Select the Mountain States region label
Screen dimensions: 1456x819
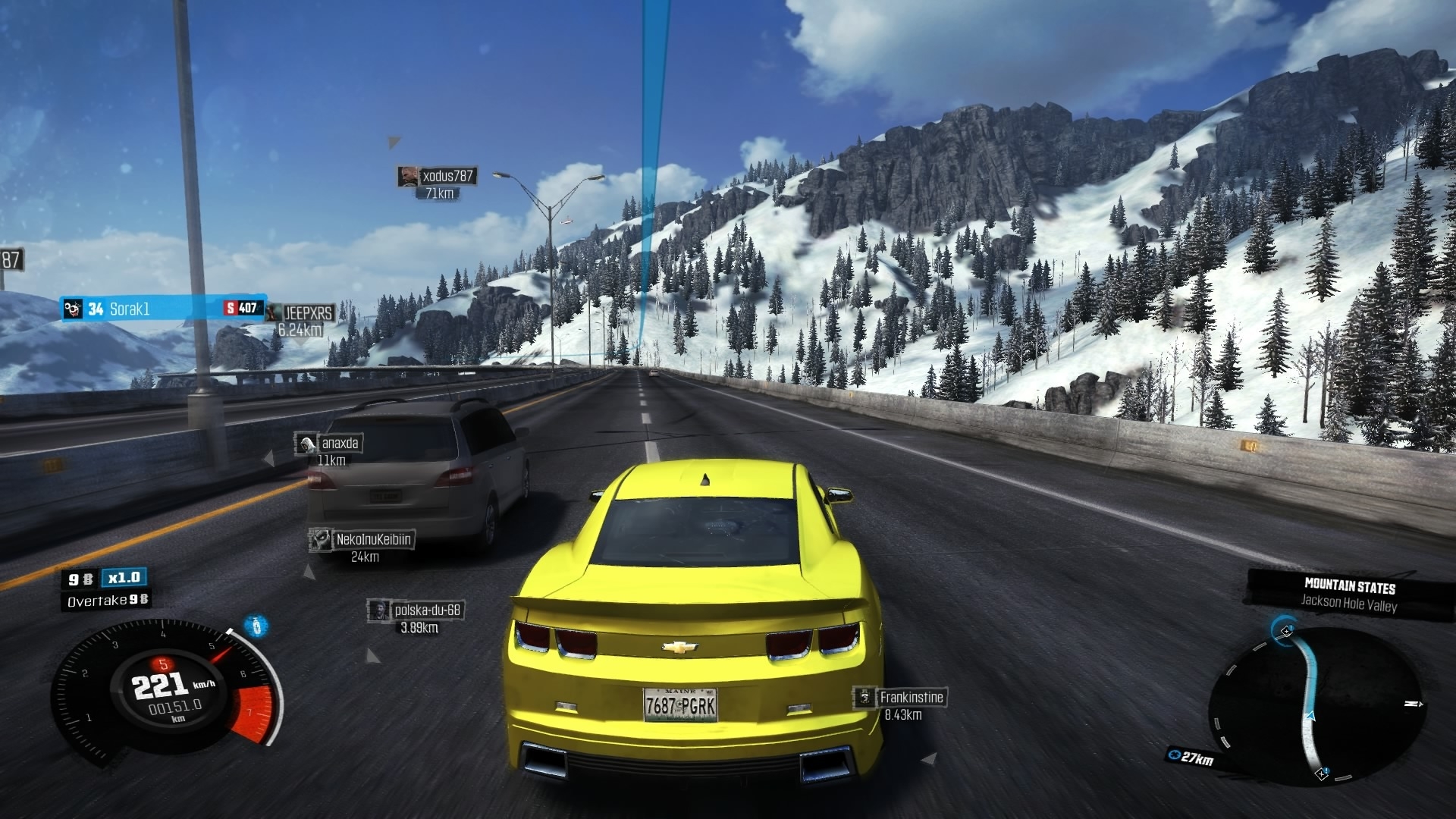coord(1349,585)
